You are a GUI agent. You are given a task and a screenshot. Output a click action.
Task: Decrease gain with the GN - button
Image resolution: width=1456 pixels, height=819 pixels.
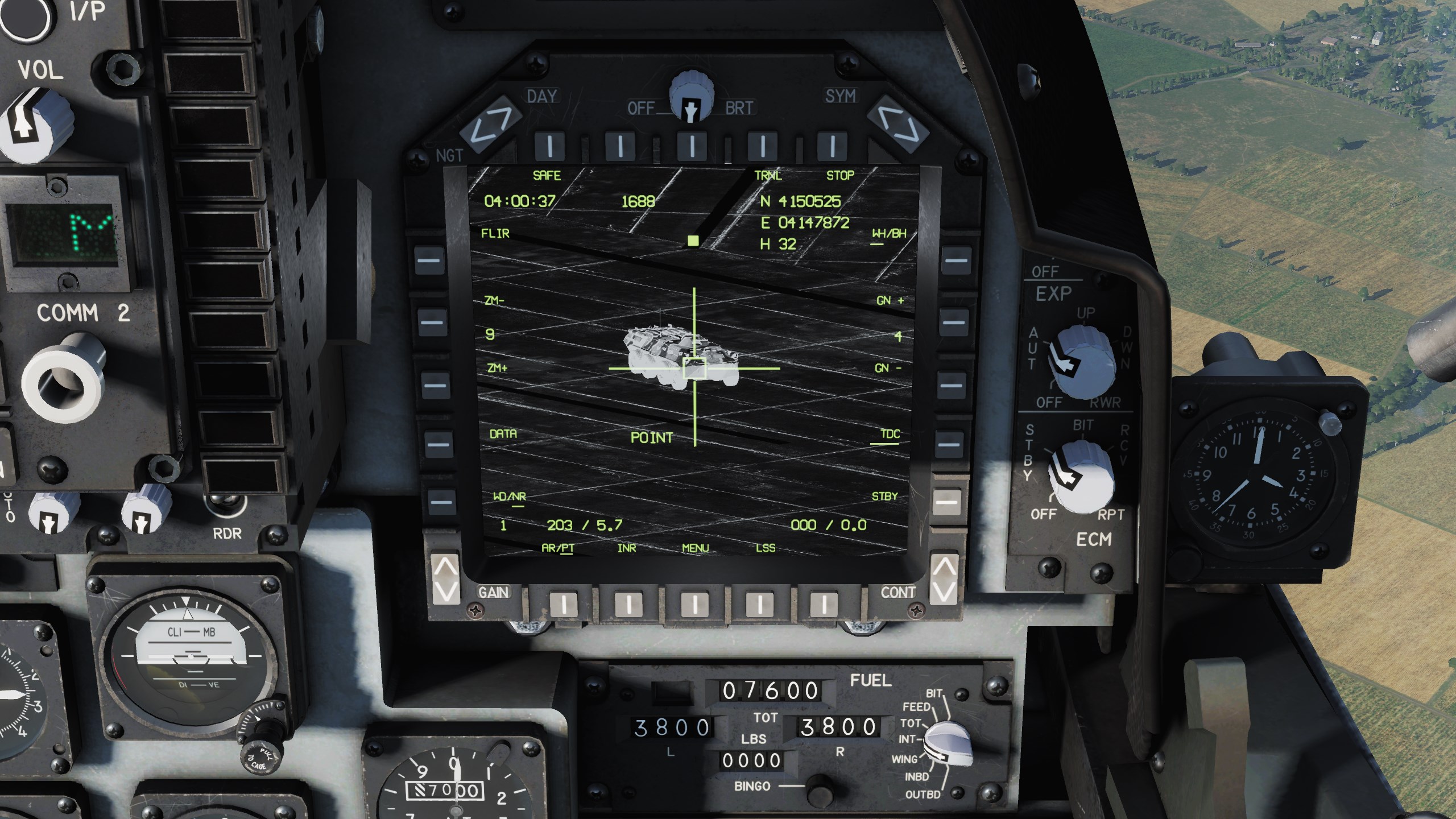[952, 384]
